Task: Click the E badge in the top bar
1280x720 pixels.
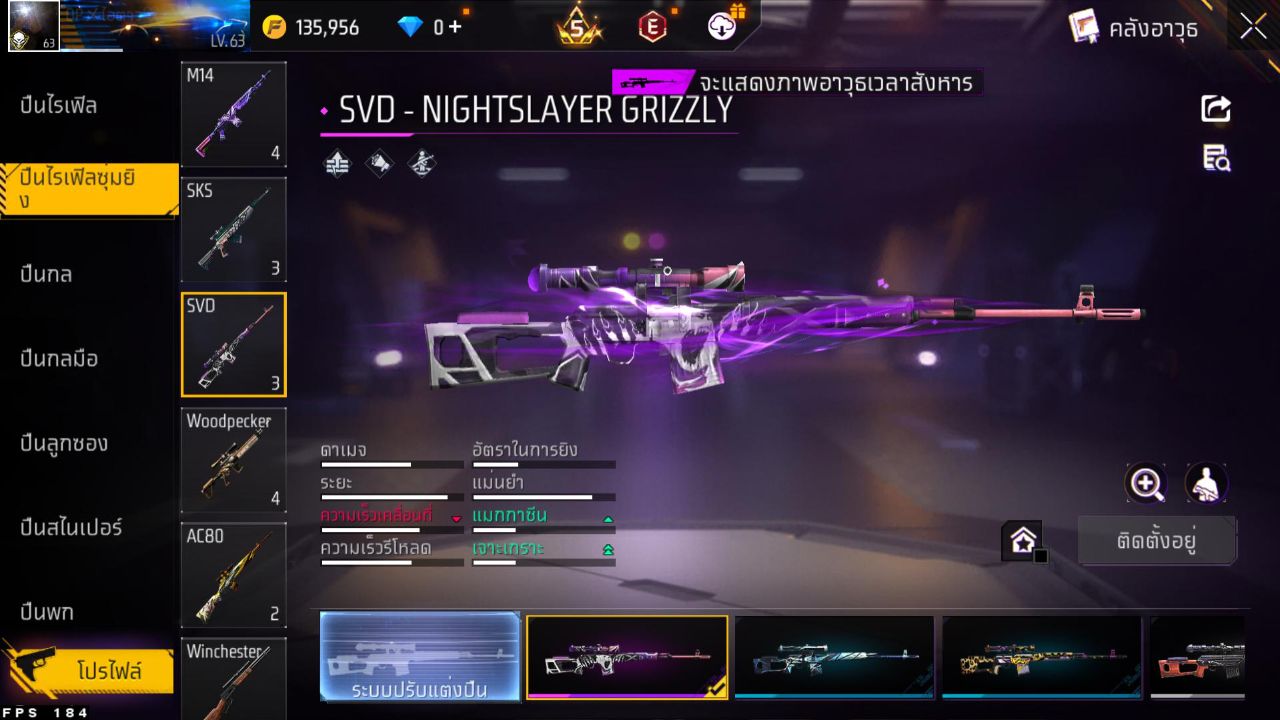Action: tap(655, 26)
